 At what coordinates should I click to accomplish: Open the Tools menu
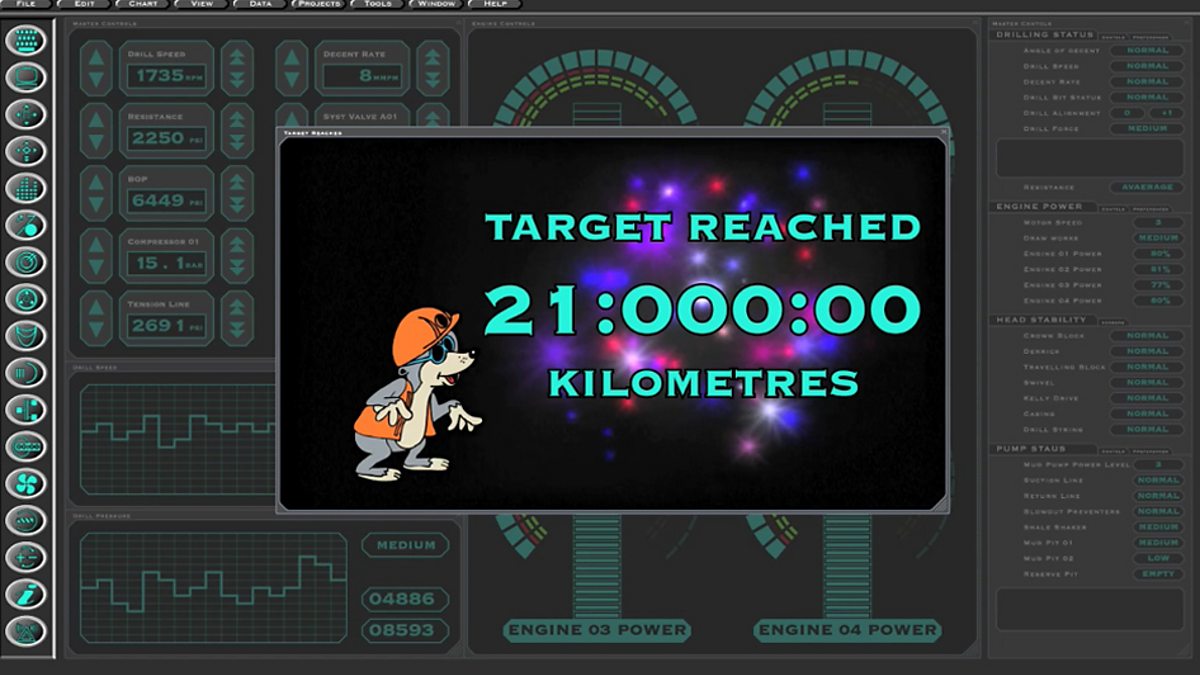[378, 5]
